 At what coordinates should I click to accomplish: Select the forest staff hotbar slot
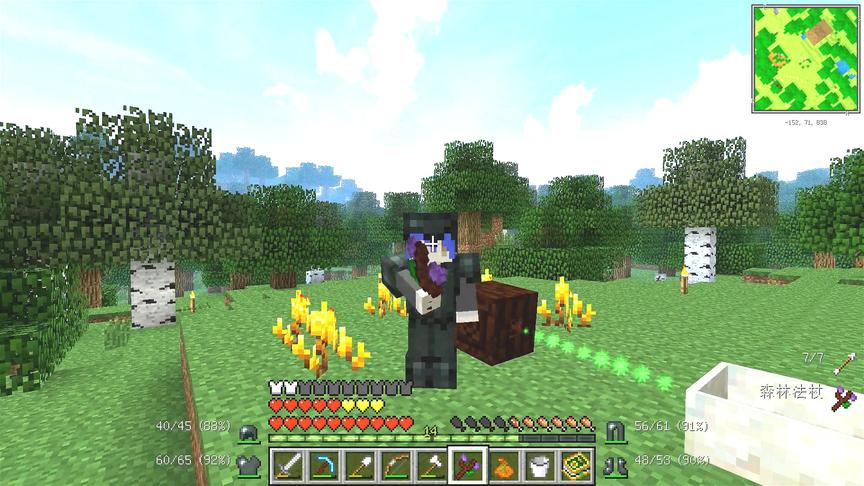tap(467, 465)
